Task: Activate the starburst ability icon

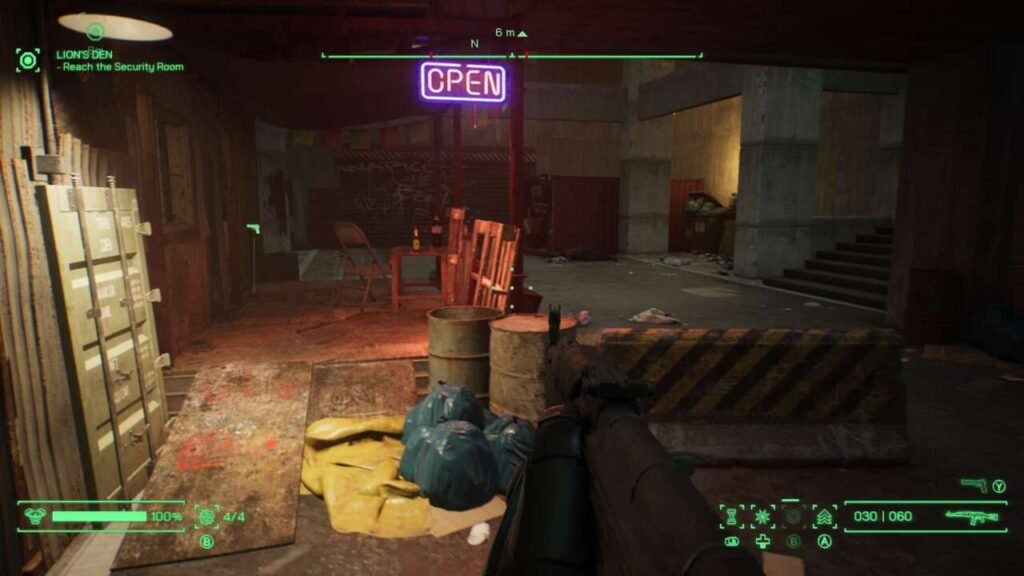Action: [763, 517]
